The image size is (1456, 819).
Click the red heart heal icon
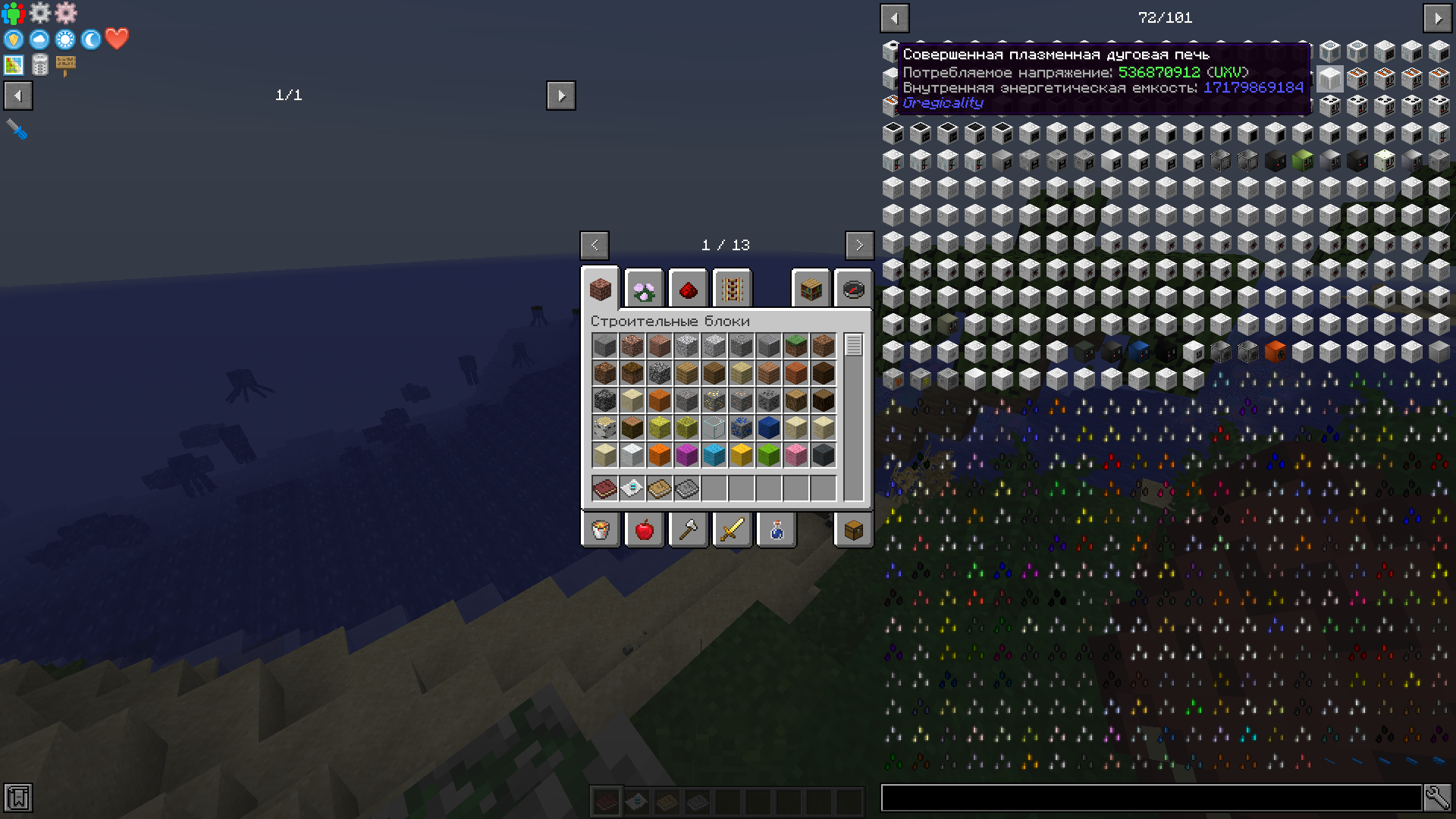pos(117,39)
